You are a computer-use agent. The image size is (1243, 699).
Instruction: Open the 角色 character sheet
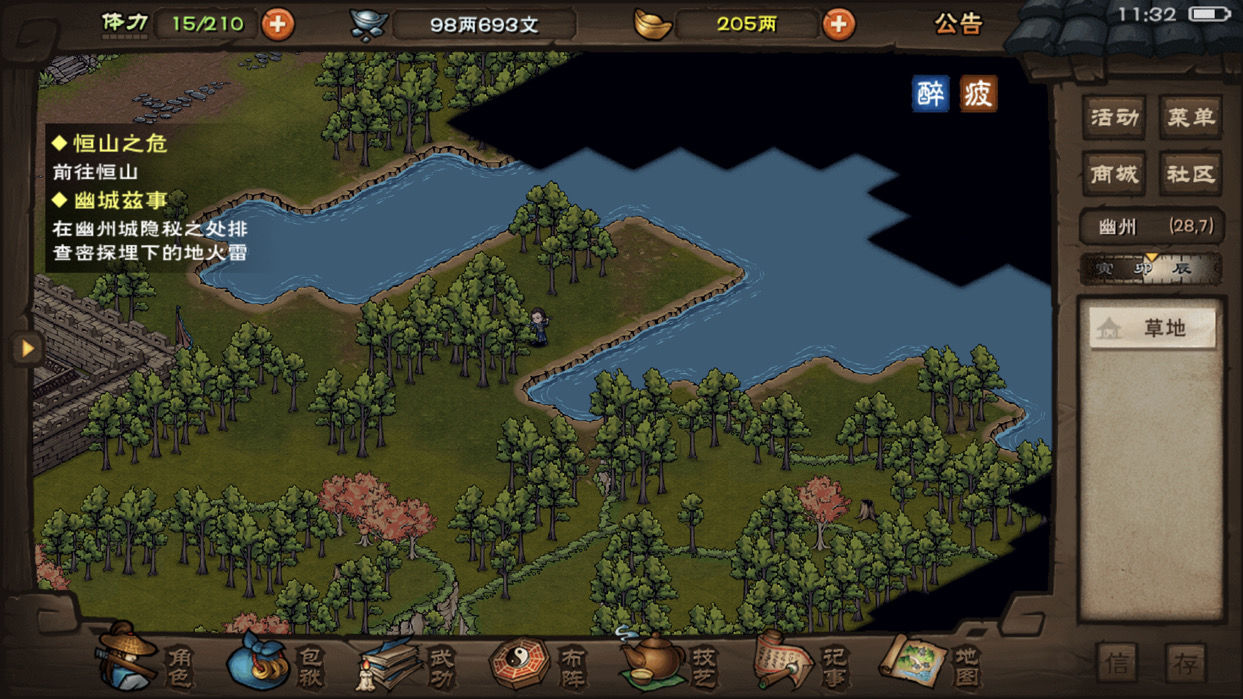[147, 658]
